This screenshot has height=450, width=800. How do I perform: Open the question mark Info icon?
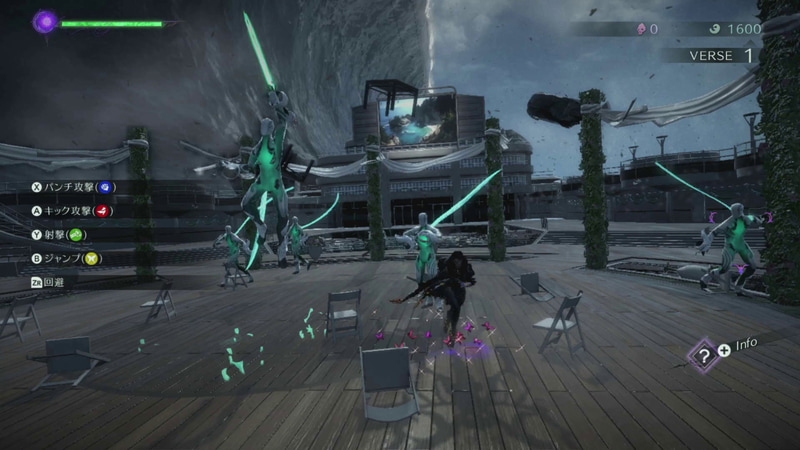(704, 354)
